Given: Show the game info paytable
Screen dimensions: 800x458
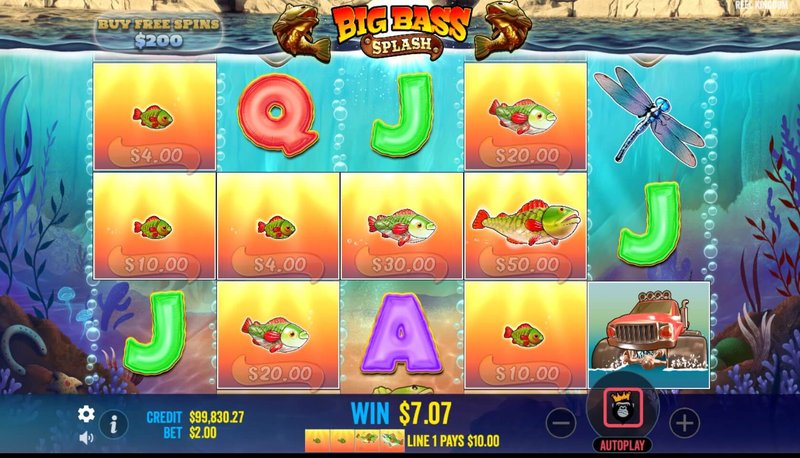Looking at the screenshot, I should click(113, 424).
